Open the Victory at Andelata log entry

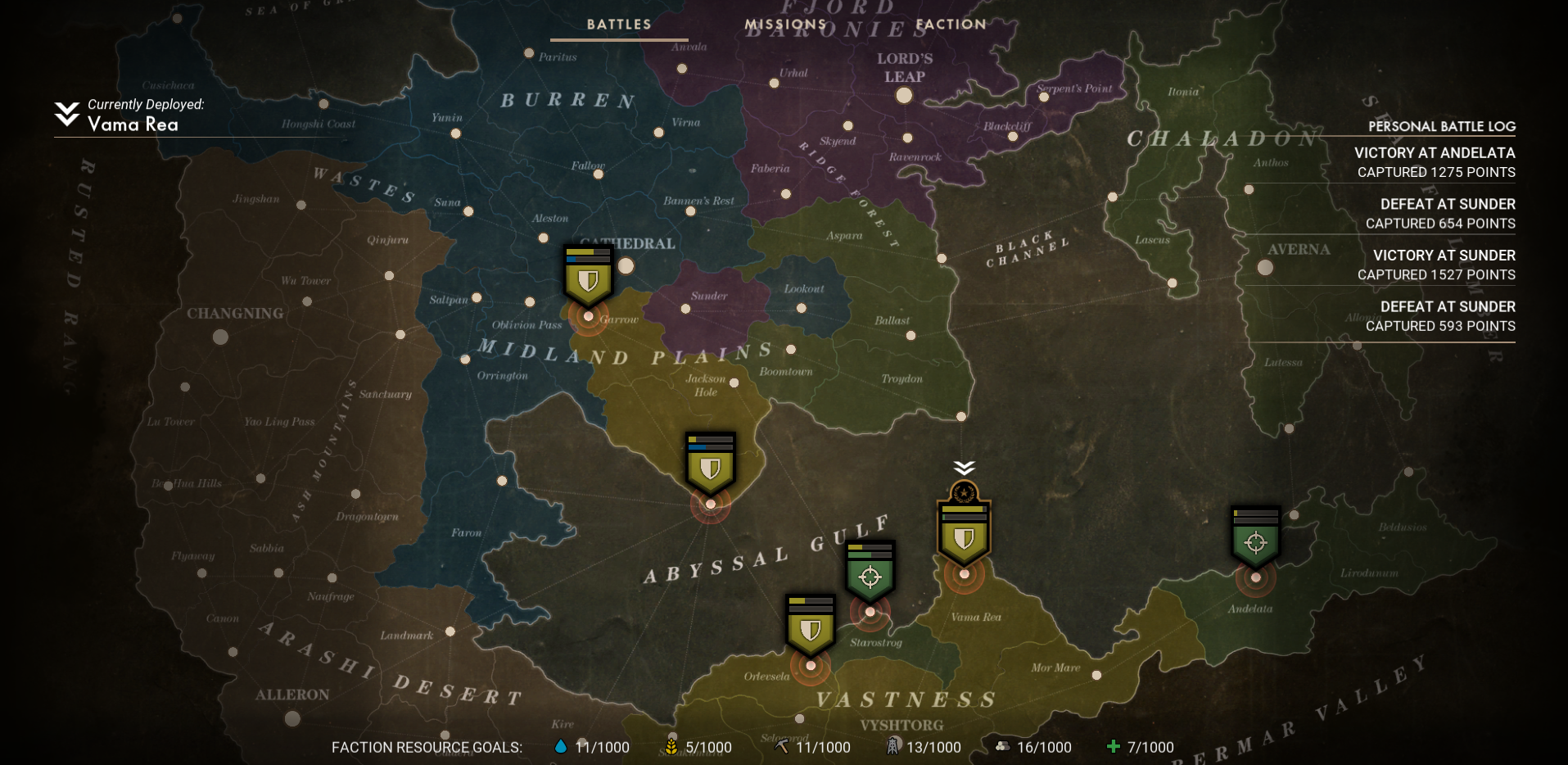(1435, 162)
